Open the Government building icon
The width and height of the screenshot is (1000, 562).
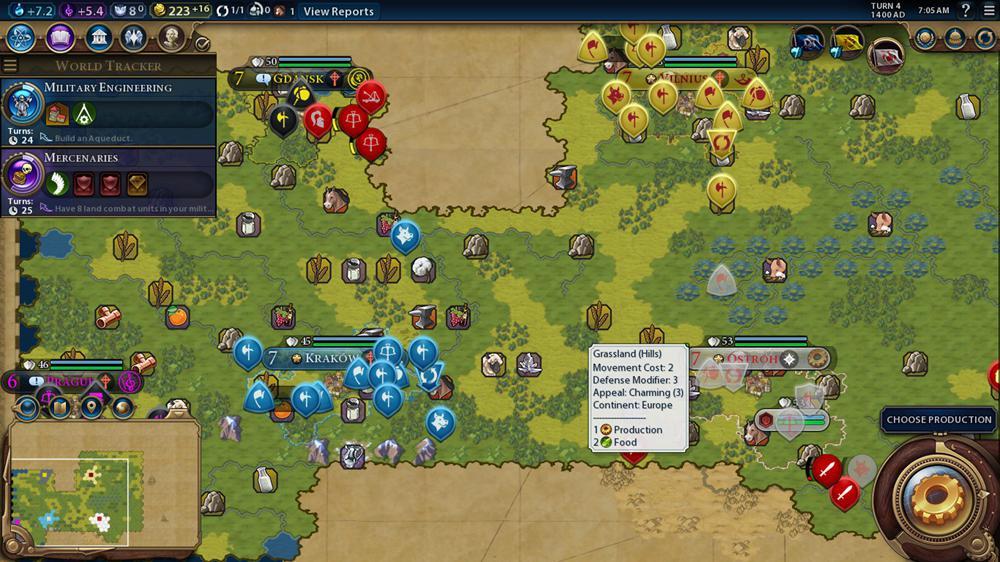(98, 39)
